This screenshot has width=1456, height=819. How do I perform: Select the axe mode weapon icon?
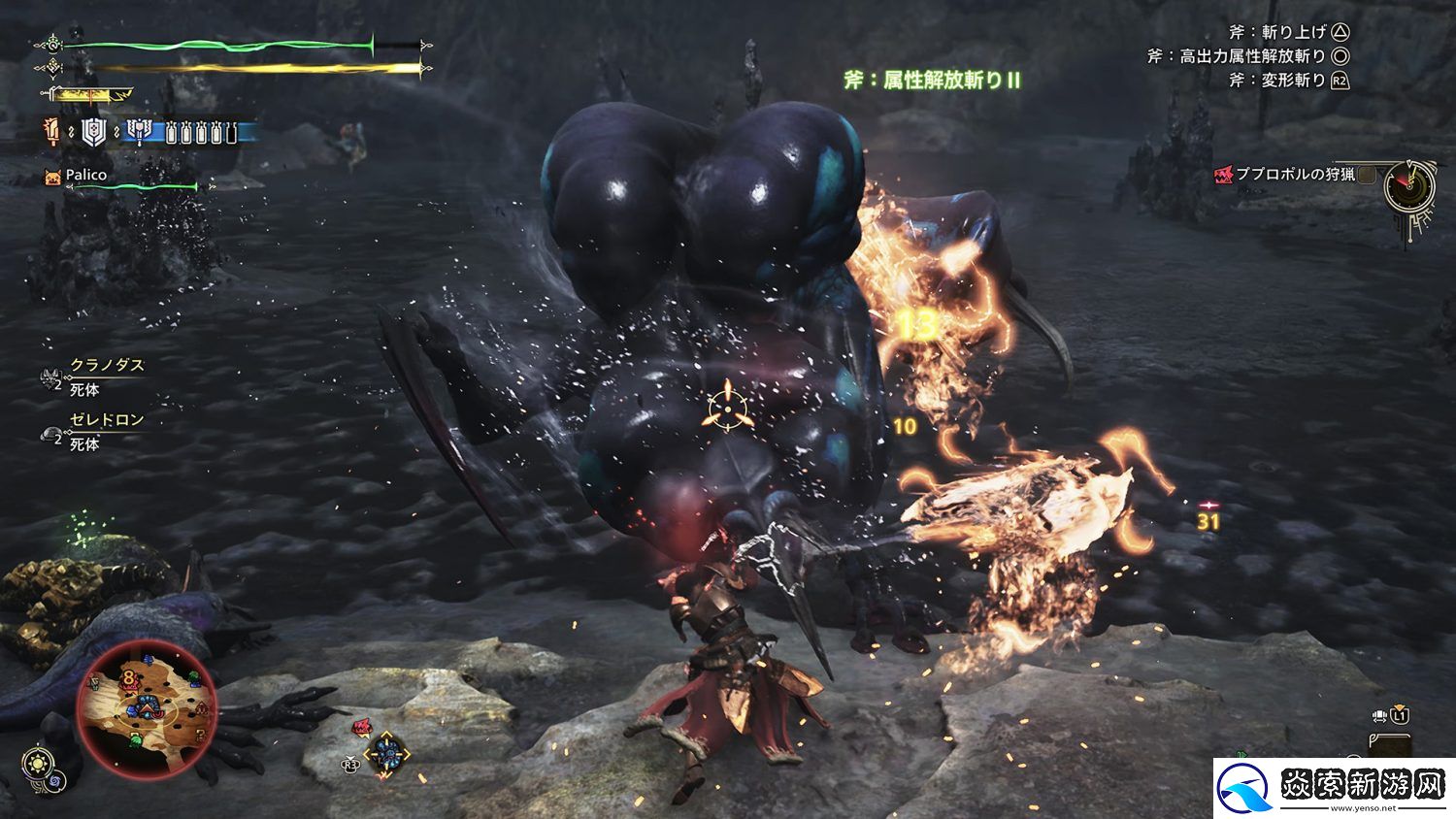coord(139,132)
